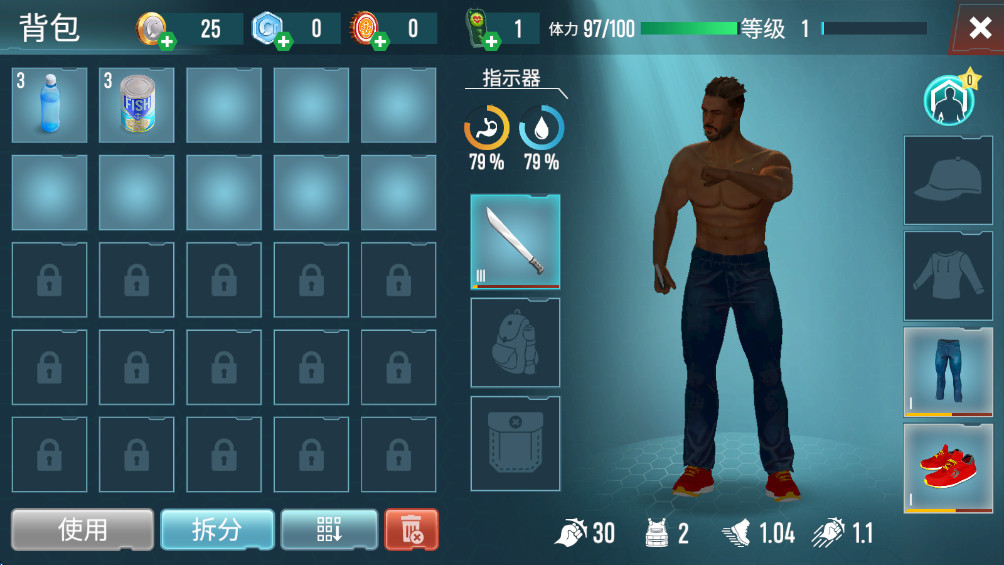Image resolution: width=1004 pixels, height=565 pixels.
Task: Select the empty shirt clothing slot
Action: coord(948,276)
